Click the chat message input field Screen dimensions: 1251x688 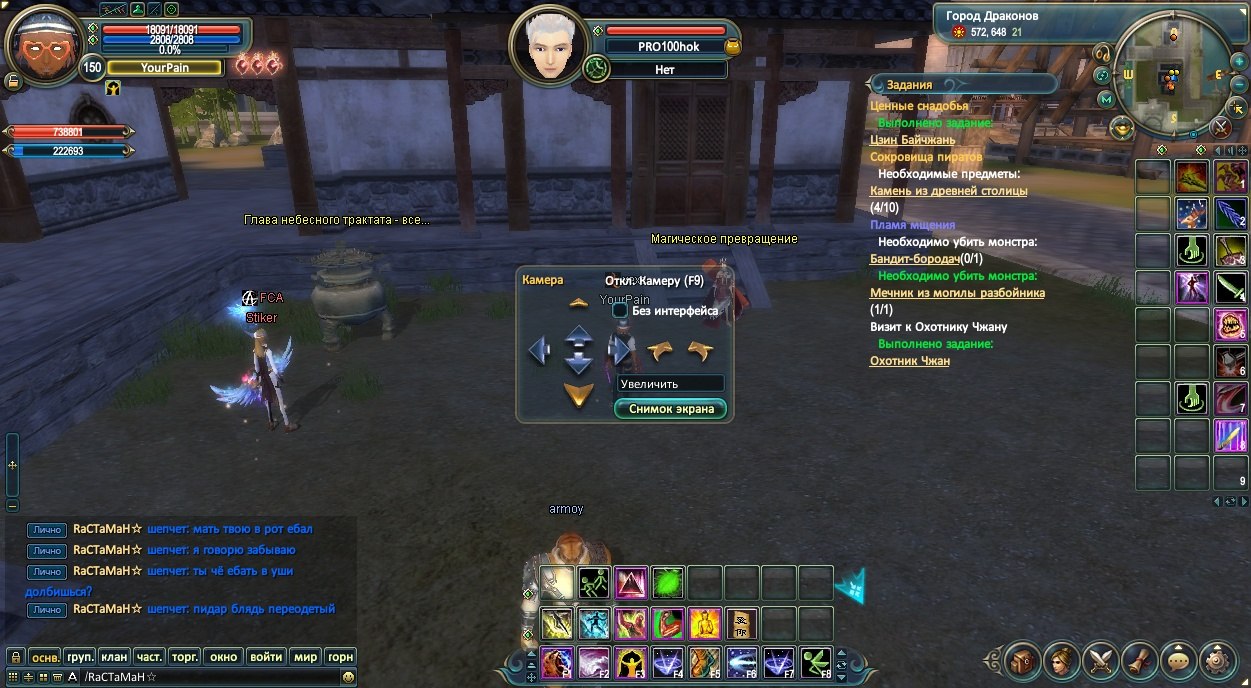210,677
